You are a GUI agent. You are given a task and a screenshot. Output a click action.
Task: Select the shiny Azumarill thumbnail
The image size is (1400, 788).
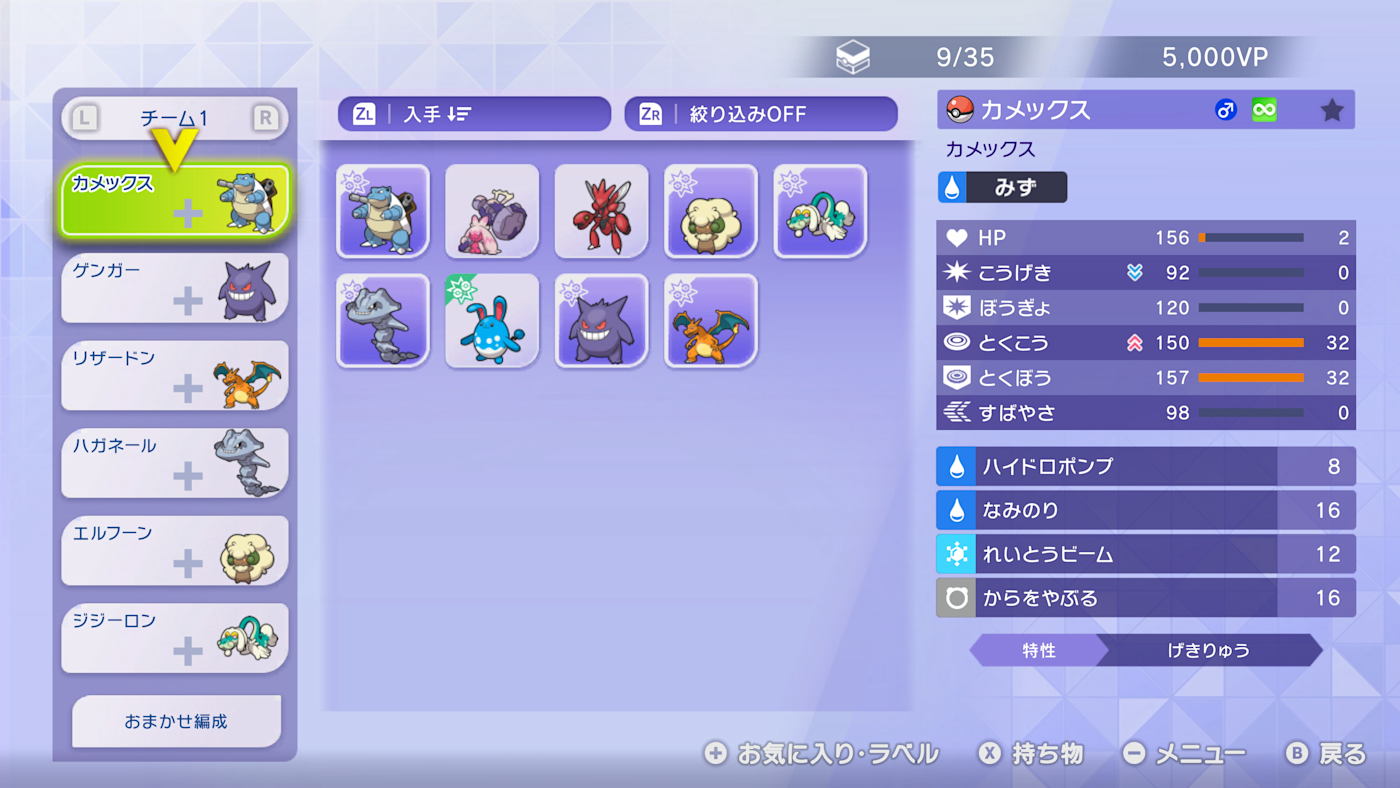pos(492,320)
